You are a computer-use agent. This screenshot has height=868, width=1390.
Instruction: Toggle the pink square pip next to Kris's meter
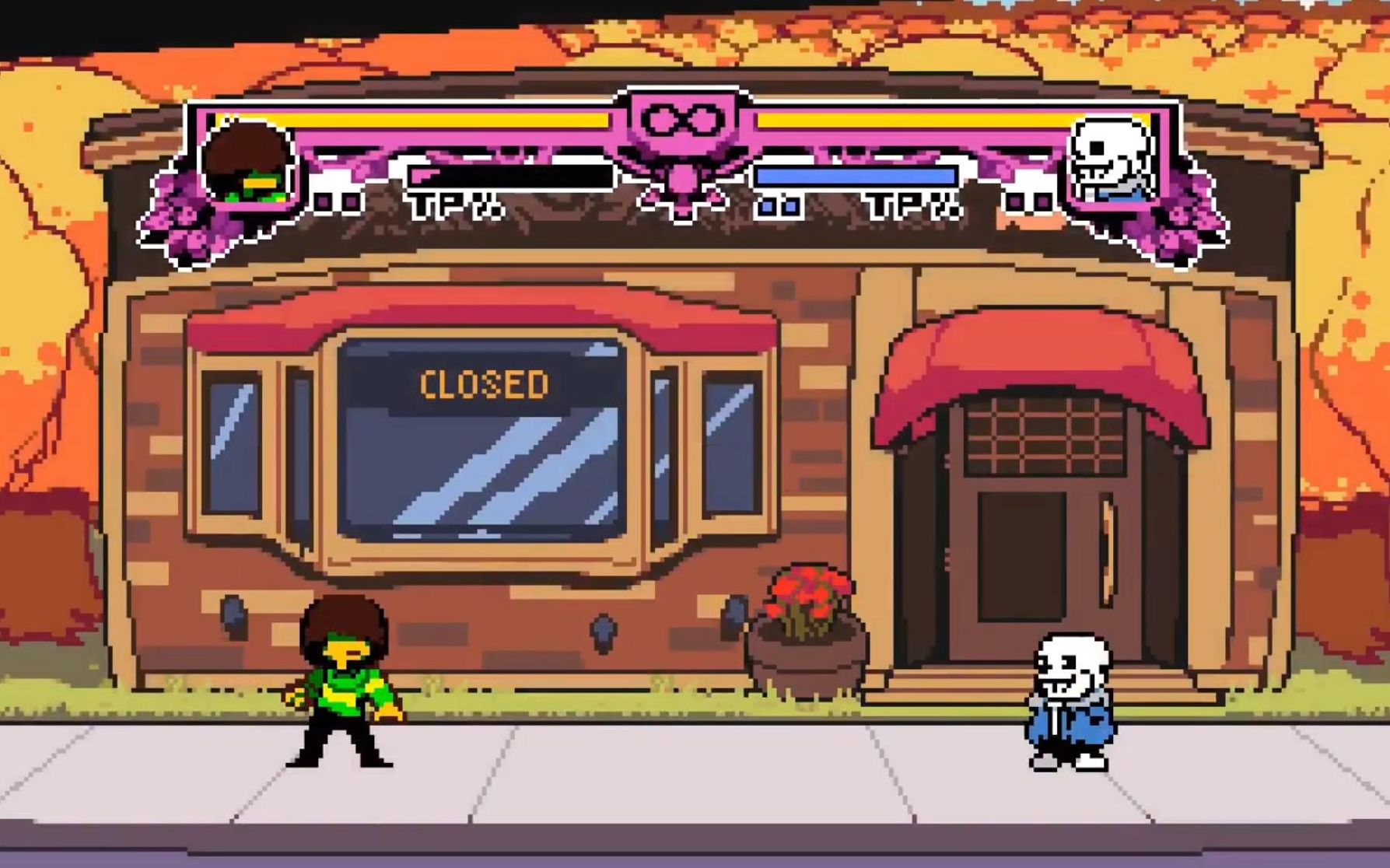pyautogui.click(x=324, y=203)
